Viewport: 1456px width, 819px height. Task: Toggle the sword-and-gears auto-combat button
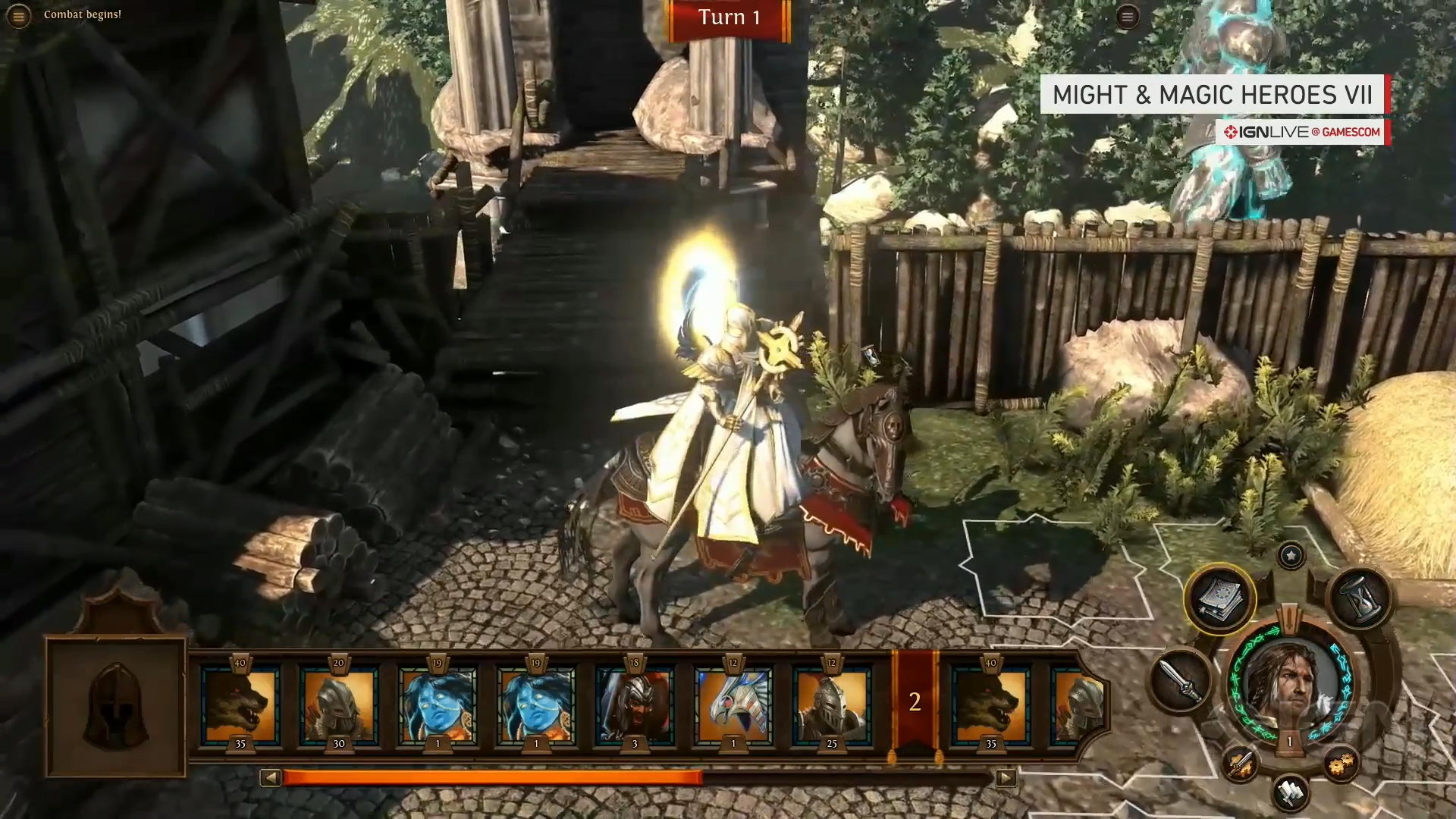pyautogui.click(x=1240, y=764)
